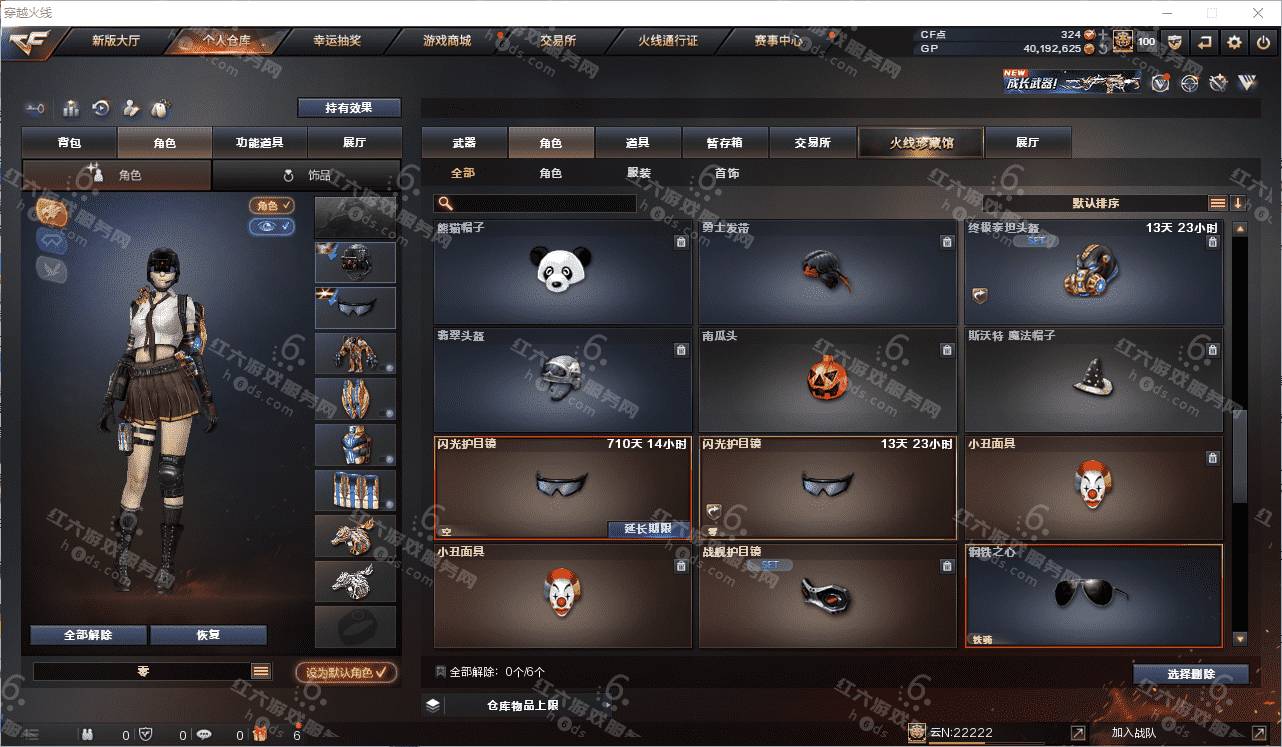
Task: Go to 幸运抽奖 lucky draw
Action: (336, 41)
